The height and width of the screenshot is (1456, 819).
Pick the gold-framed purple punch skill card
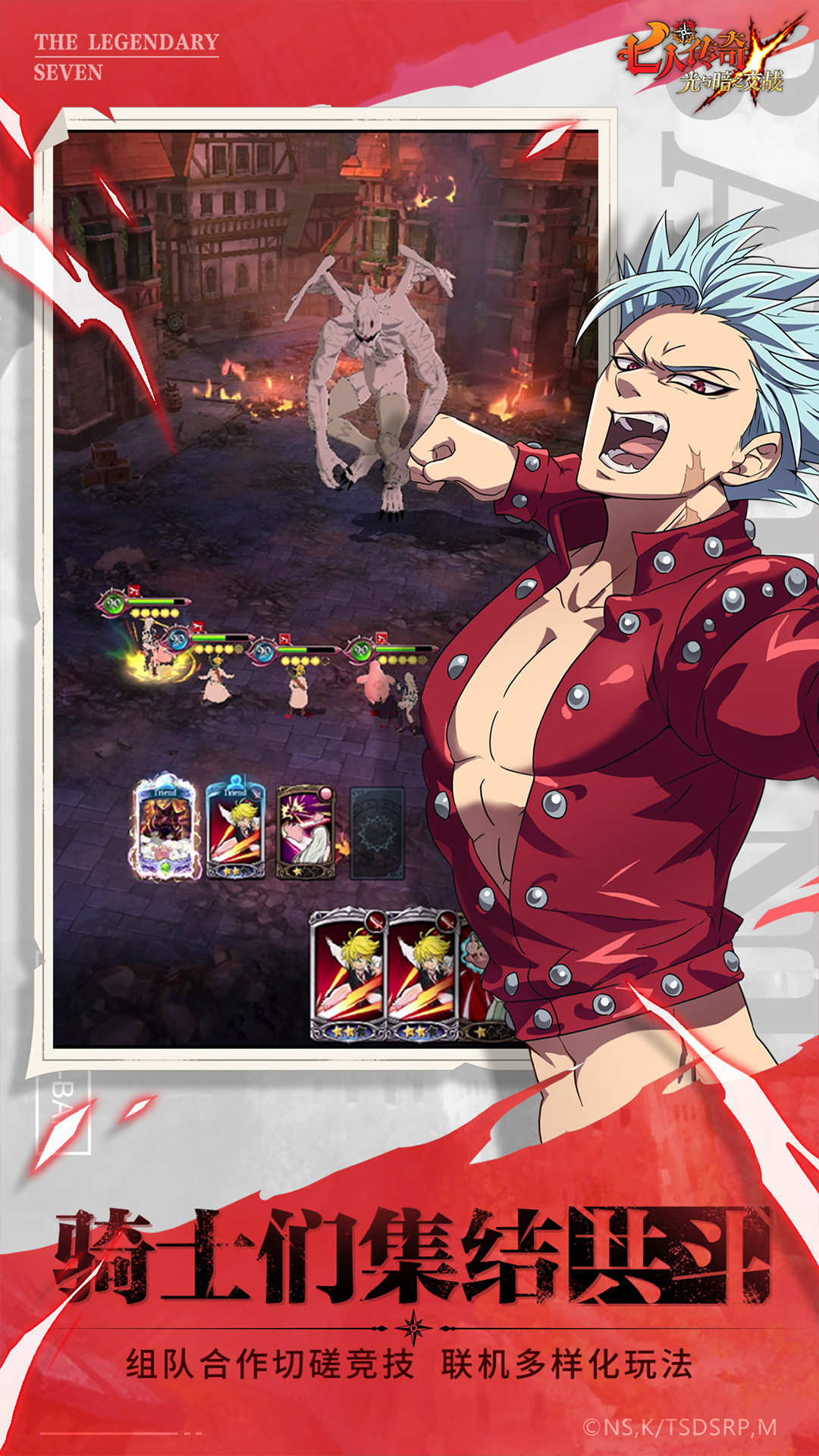[306, 832]
